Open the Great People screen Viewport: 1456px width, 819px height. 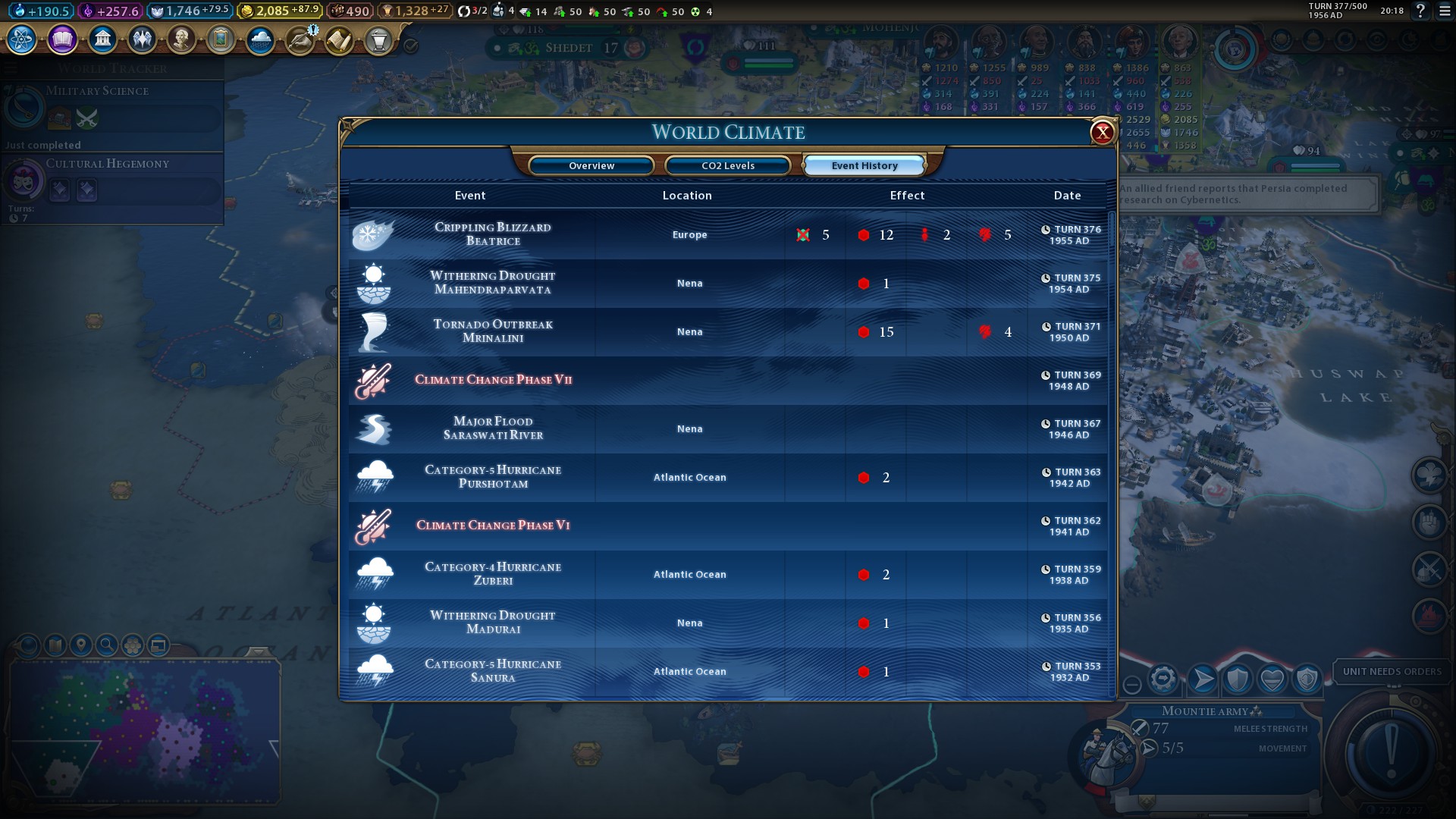[181, 39]
